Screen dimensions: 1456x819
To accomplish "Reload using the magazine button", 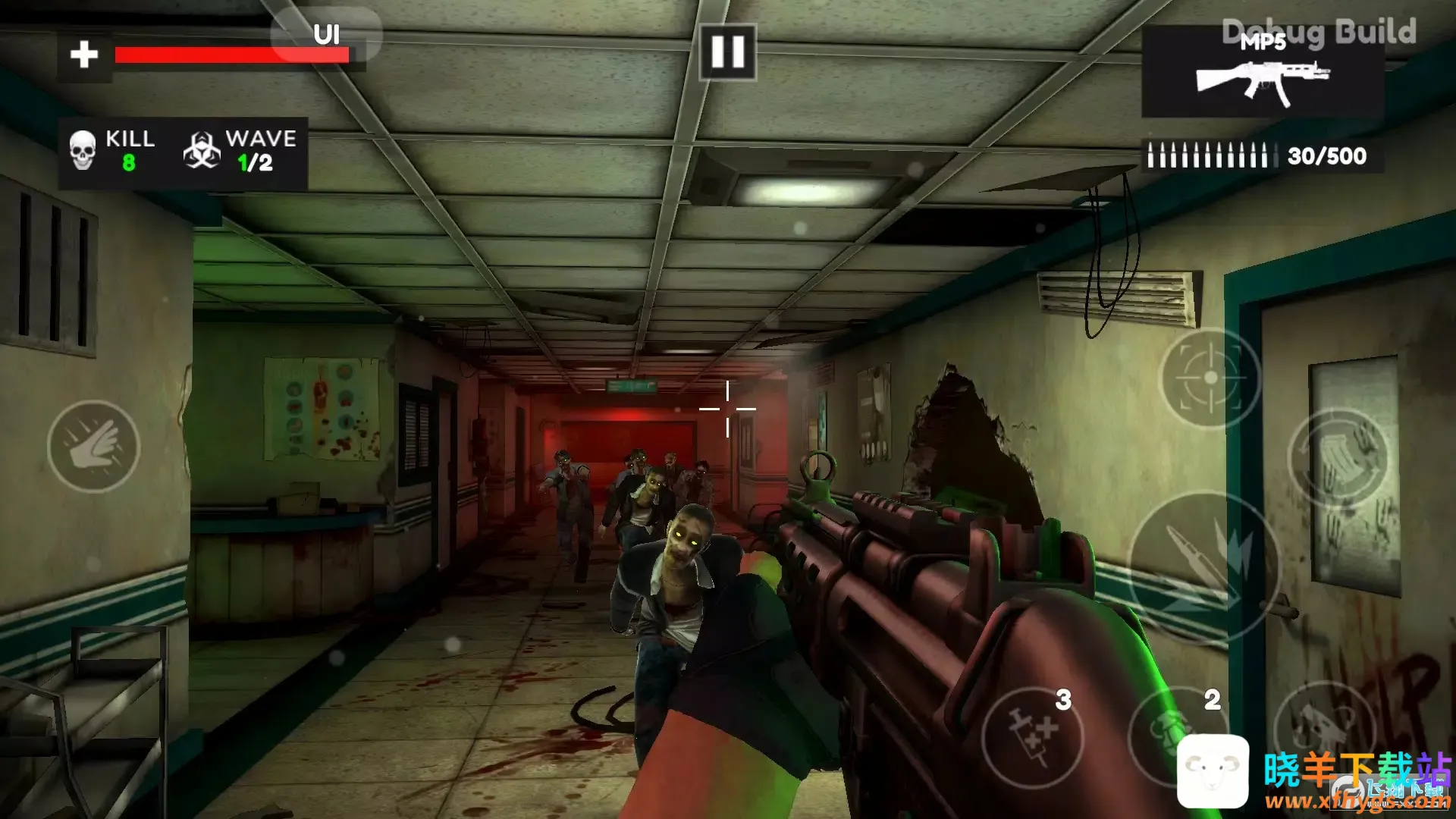I will tap(1338, 458).
